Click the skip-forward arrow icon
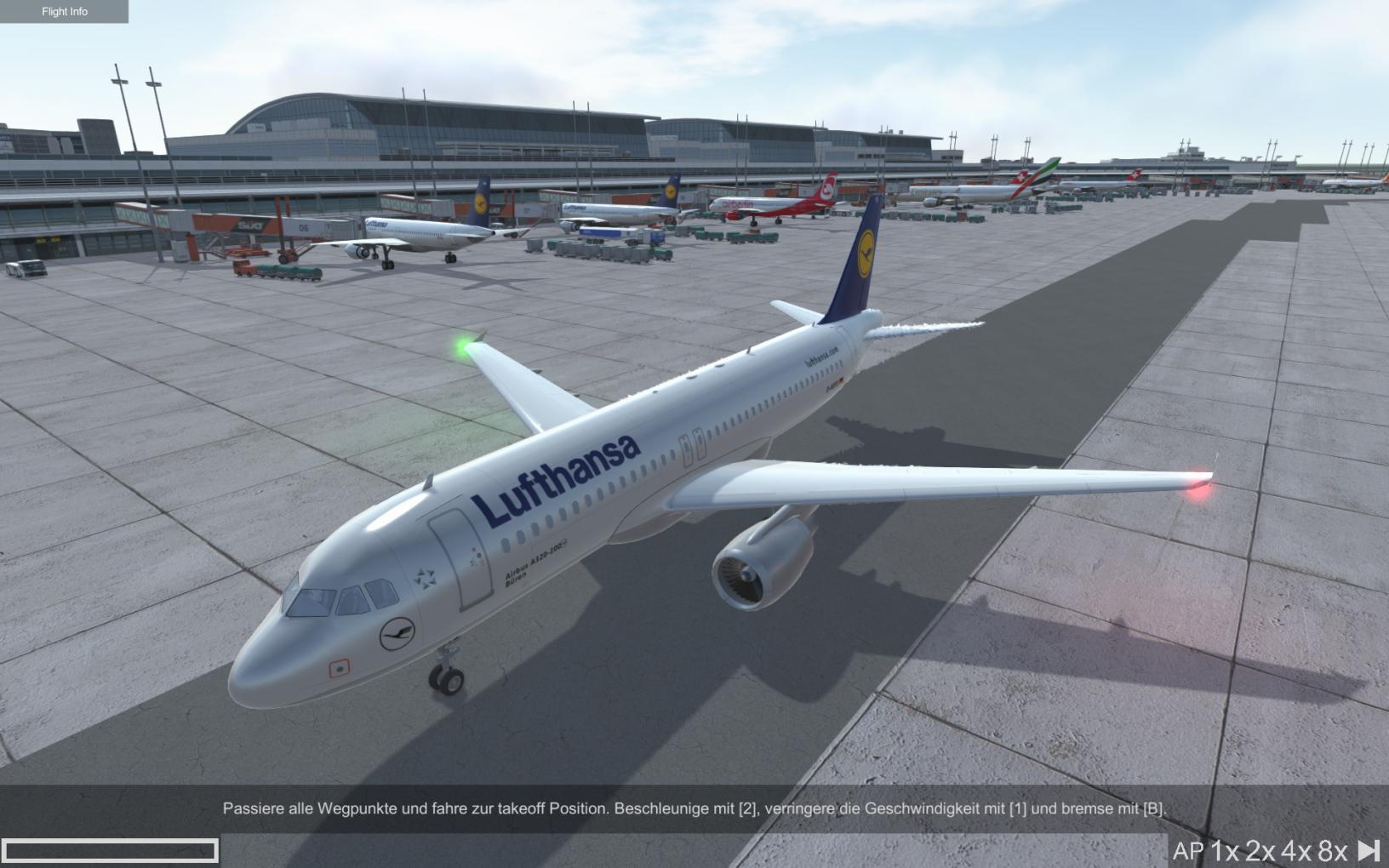This screenshot has width=1389, height=868. [x=1369, y=850]
